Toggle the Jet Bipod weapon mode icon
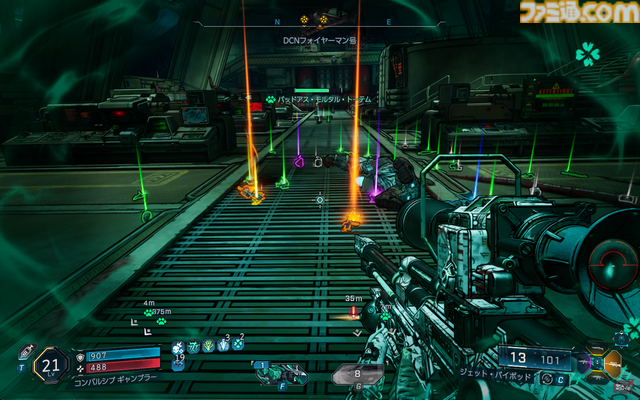This screenshot has height=400, width=640. click(x=547, y=378)
